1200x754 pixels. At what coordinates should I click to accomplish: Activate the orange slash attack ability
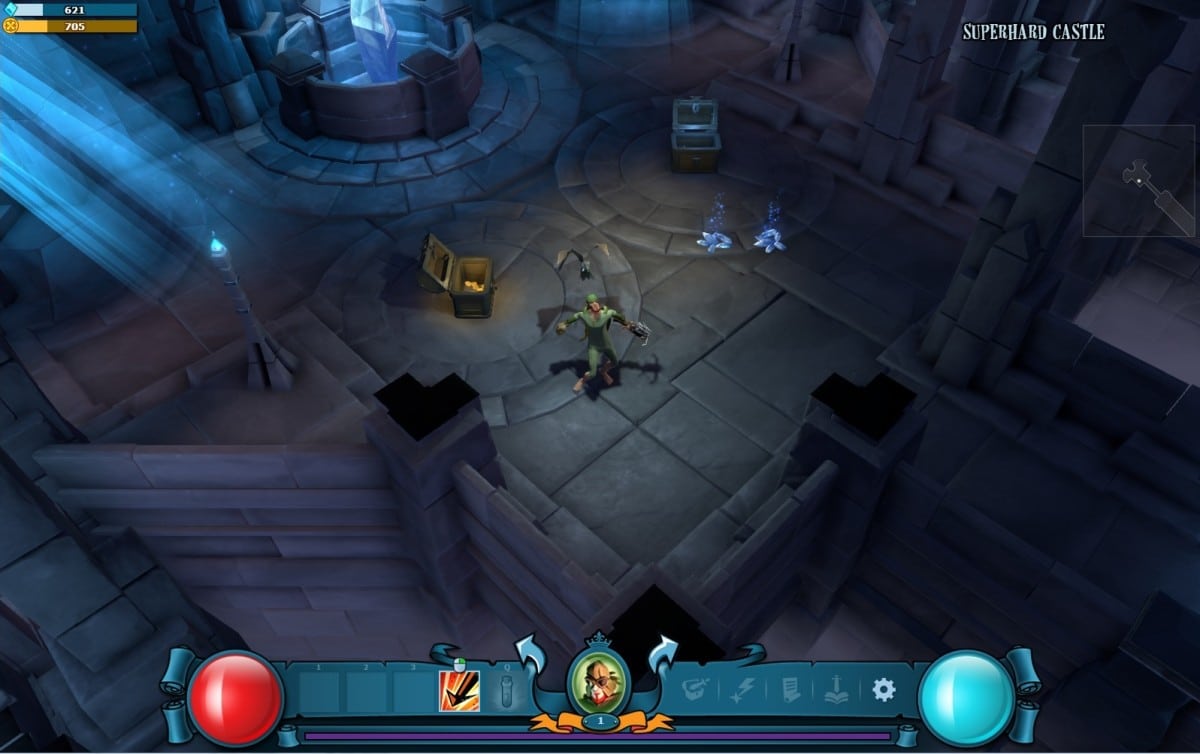pos(459,690)
